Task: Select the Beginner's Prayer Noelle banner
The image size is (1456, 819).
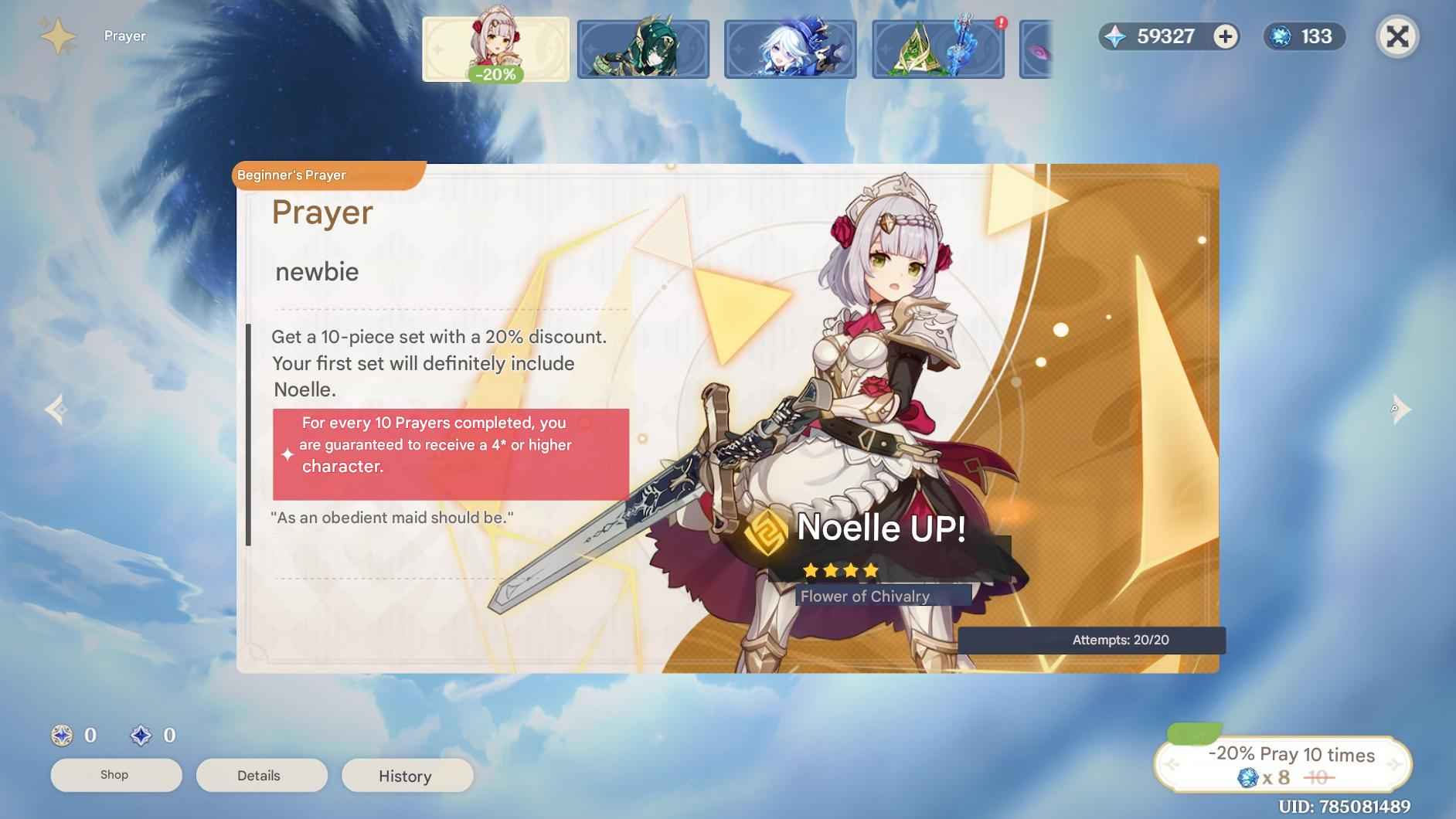Action: click(x=495, y=48)
